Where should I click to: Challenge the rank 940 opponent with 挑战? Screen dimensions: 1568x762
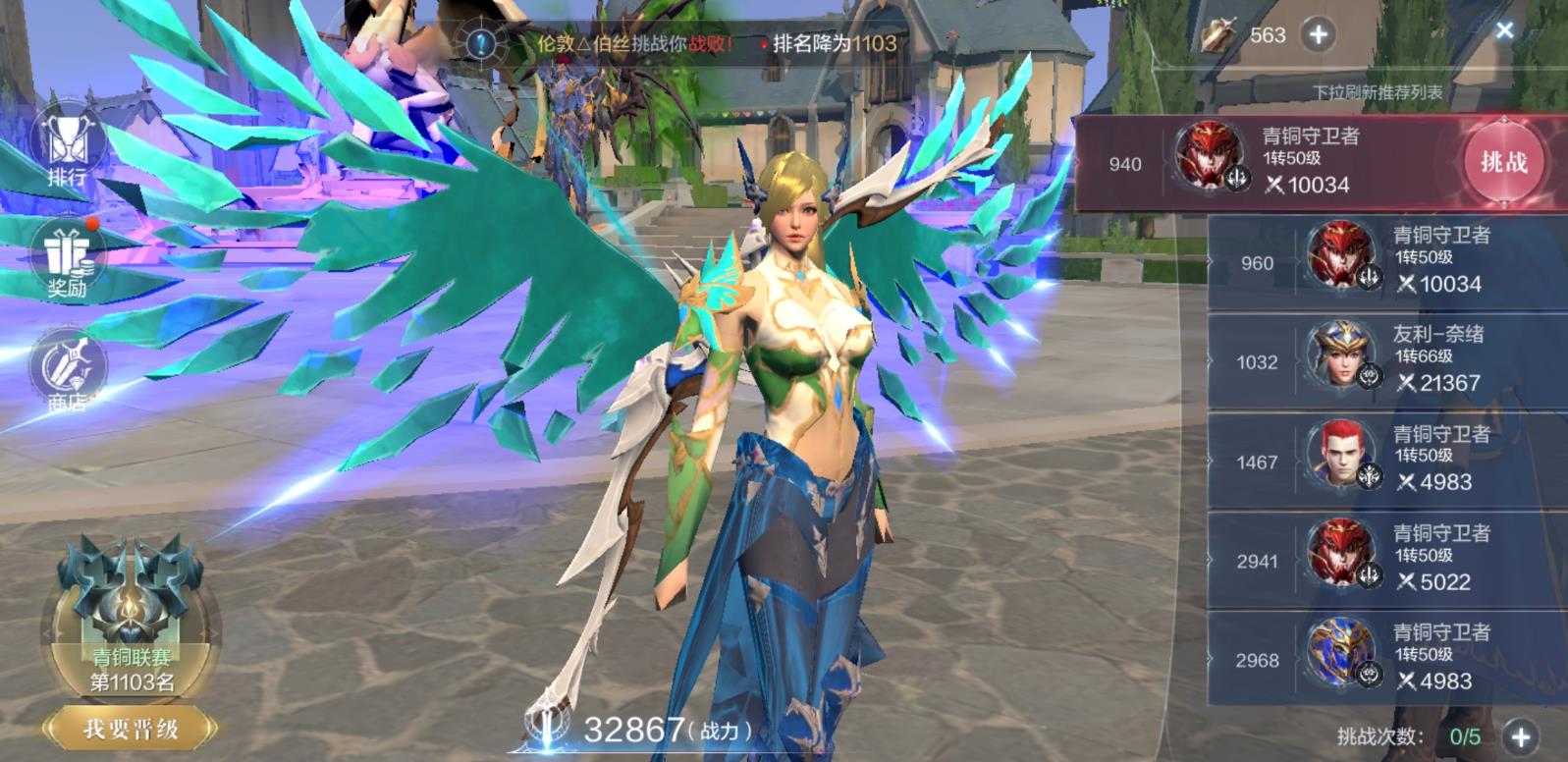(x=1503, y=162)
